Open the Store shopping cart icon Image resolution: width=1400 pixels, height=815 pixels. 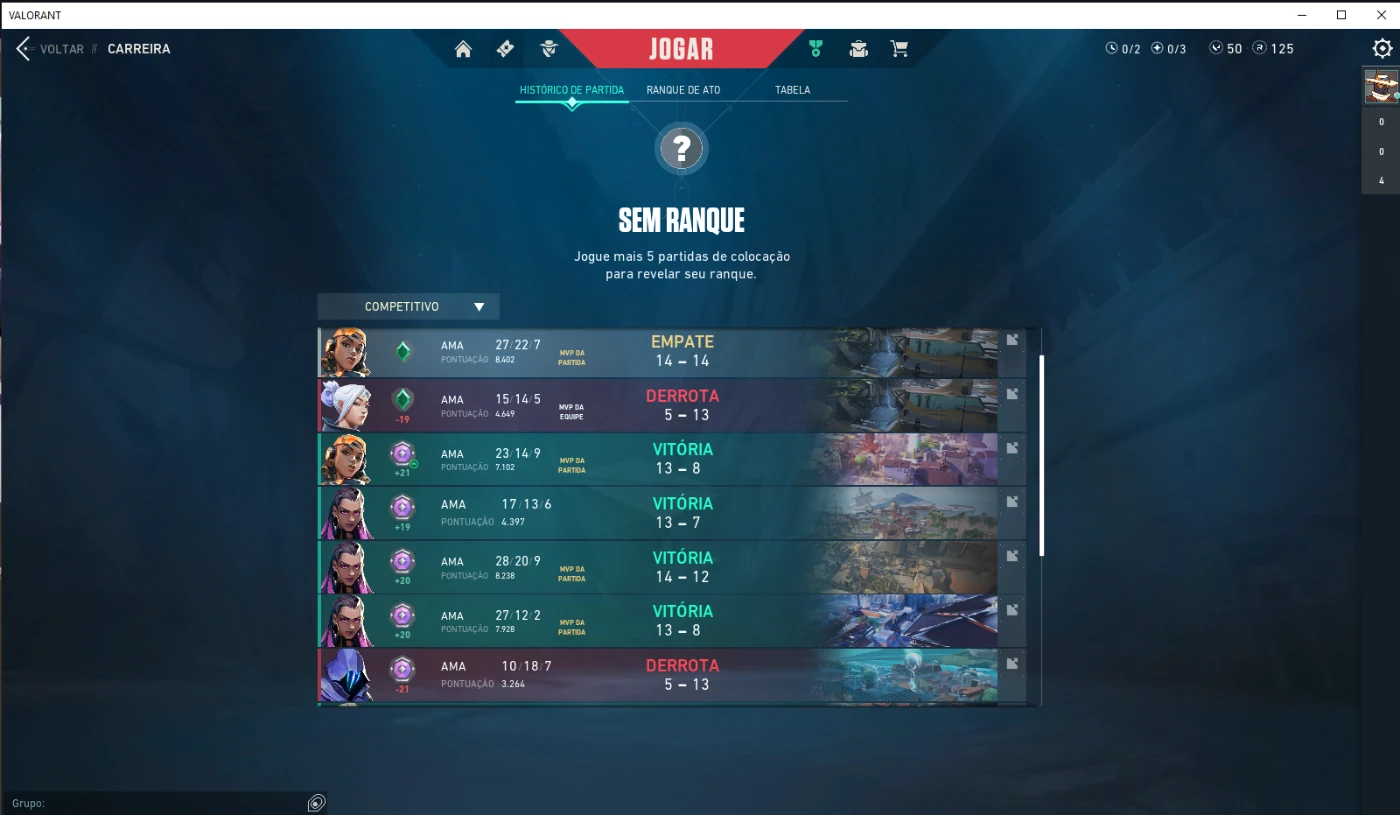[x=899, y=48]
